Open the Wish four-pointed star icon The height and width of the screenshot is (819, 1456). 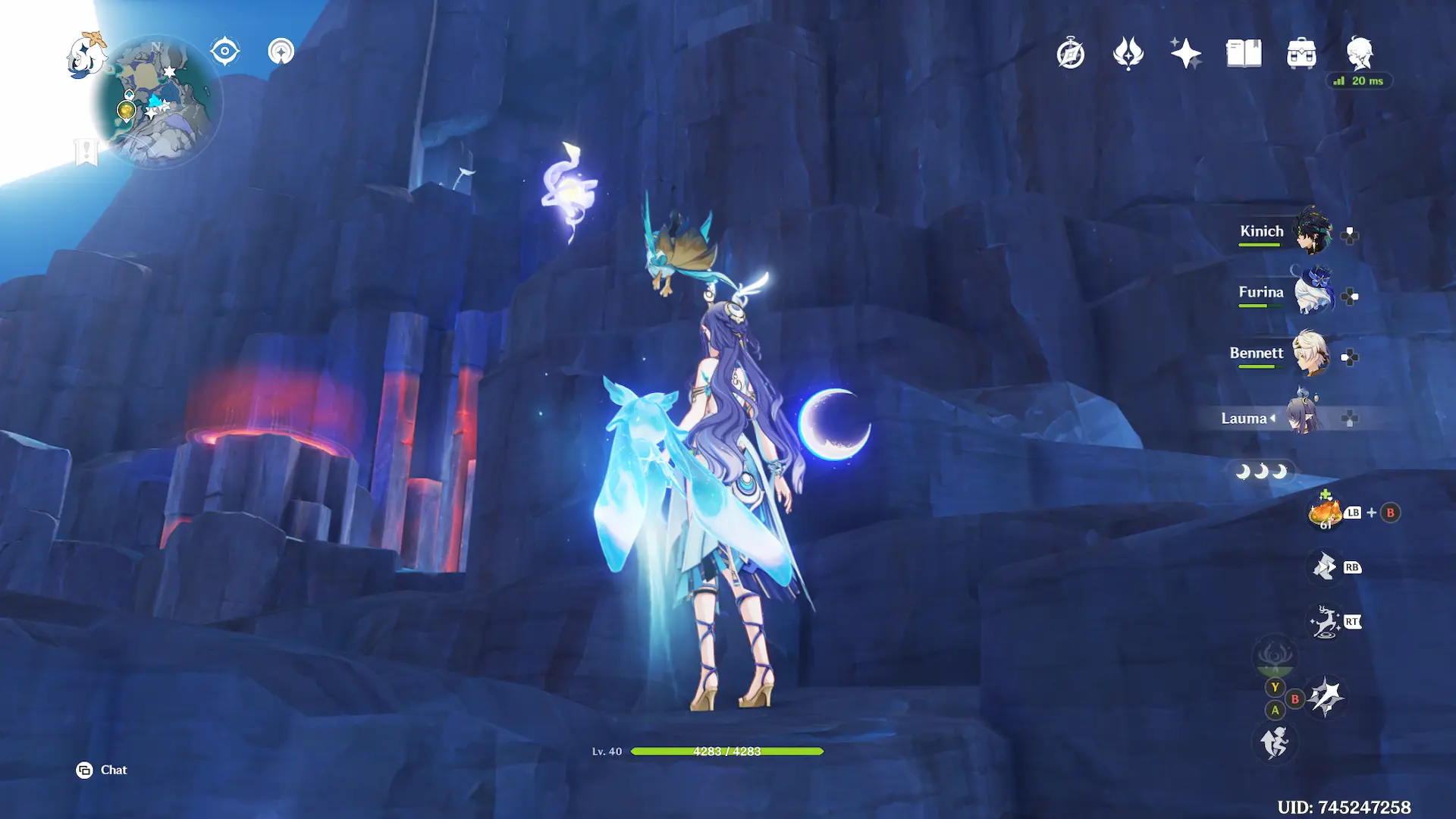[1186, 54]
